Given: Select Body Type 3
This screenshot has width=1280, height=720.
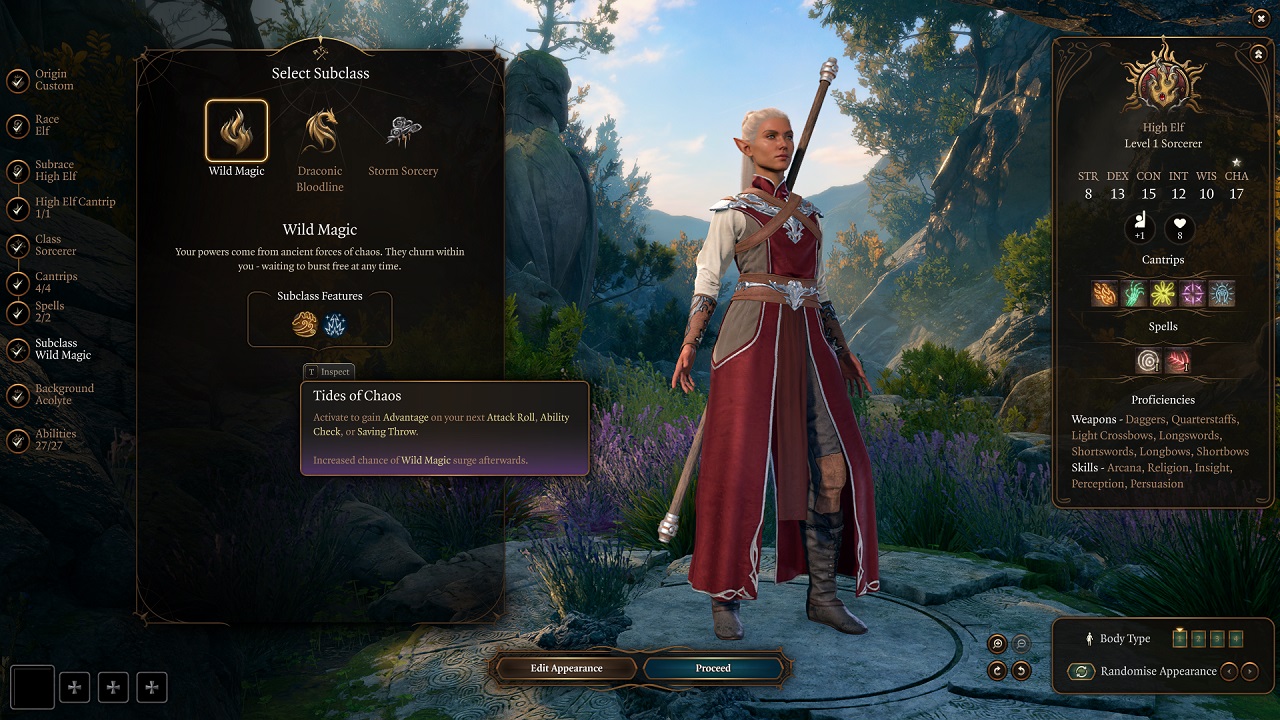Looking at the screenshot, I should click(x=1218, y=639).
